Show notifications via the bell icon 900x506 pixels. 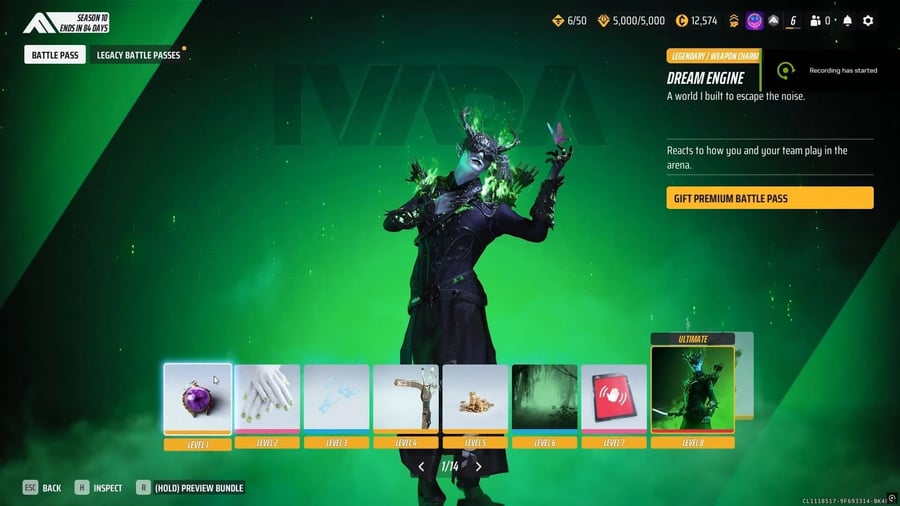[848, 20]
